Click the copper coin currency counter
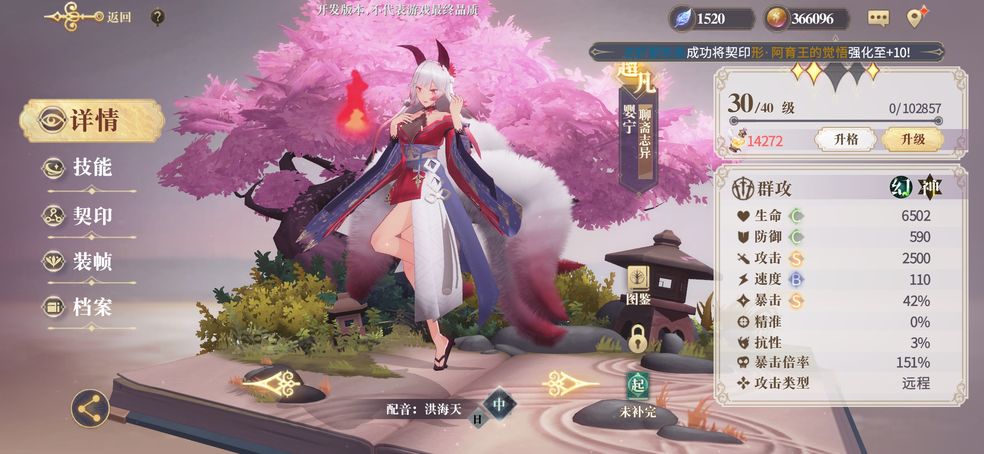This screenshot has width=984, height=454. [806, 18]
